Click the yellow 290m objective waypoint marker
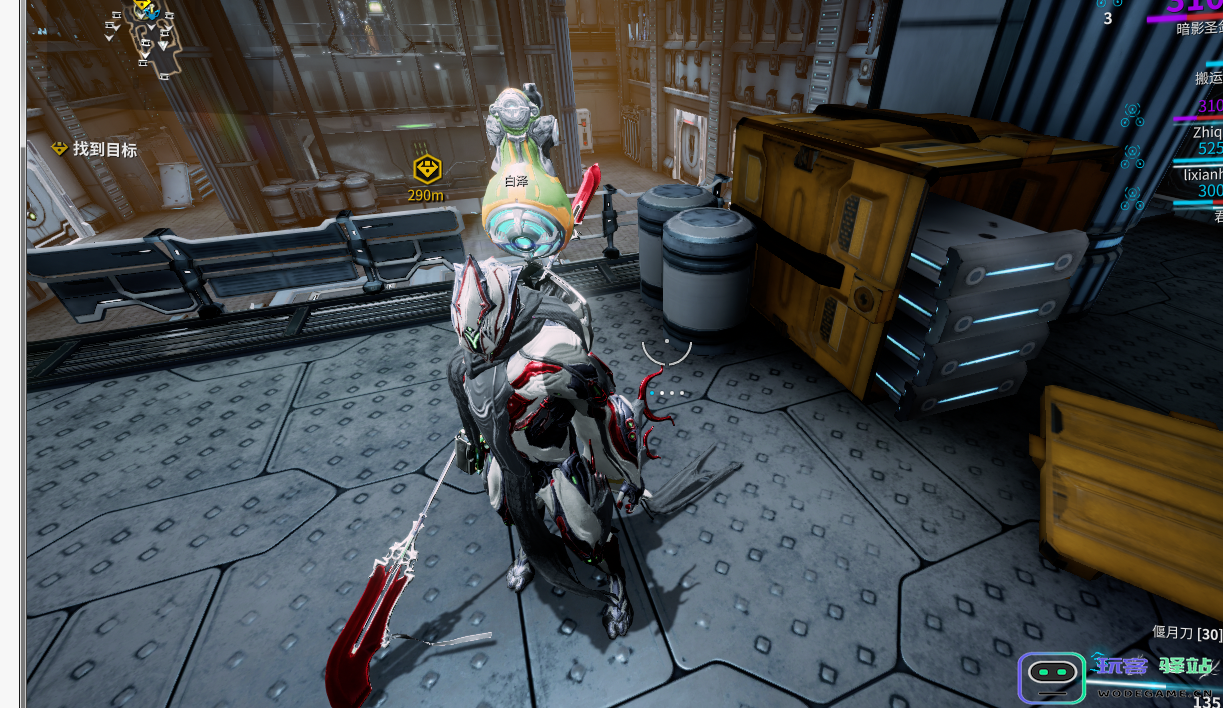The width and height of the screenshot is (1223, 708). pos(427,169)
